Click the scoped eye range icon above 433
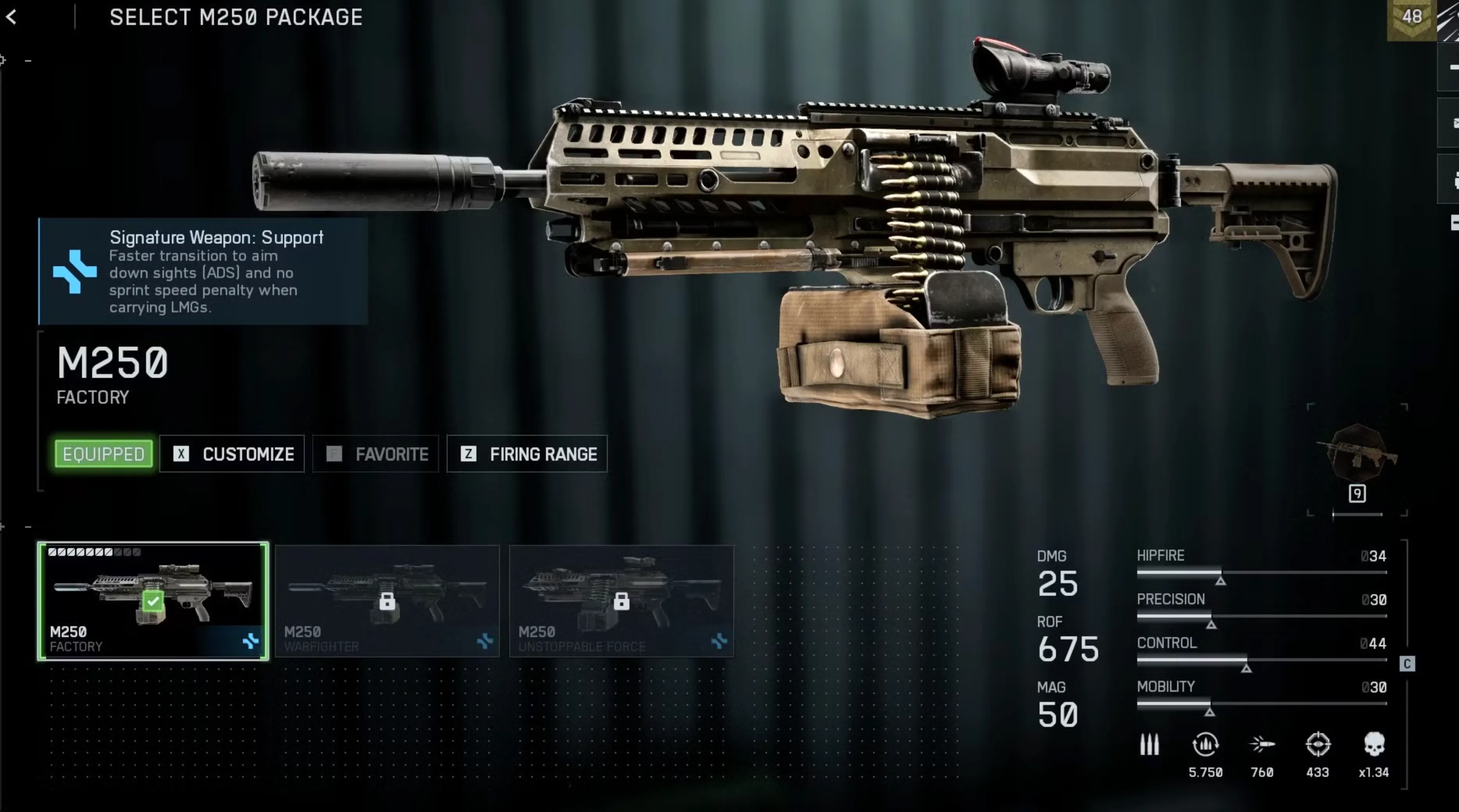The image size is (1459, 812). [1318, 745]
